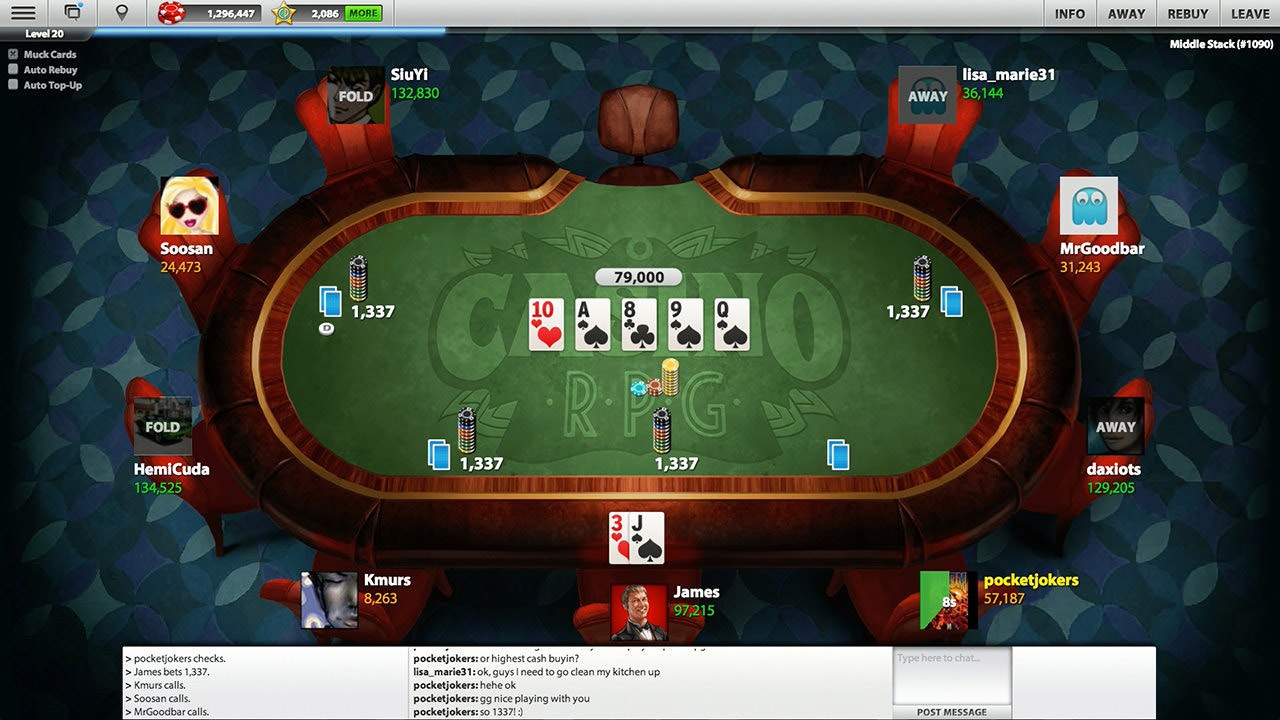Select Soosan's player avatar
1280x720 pixels.
click(x=189, y=207)
